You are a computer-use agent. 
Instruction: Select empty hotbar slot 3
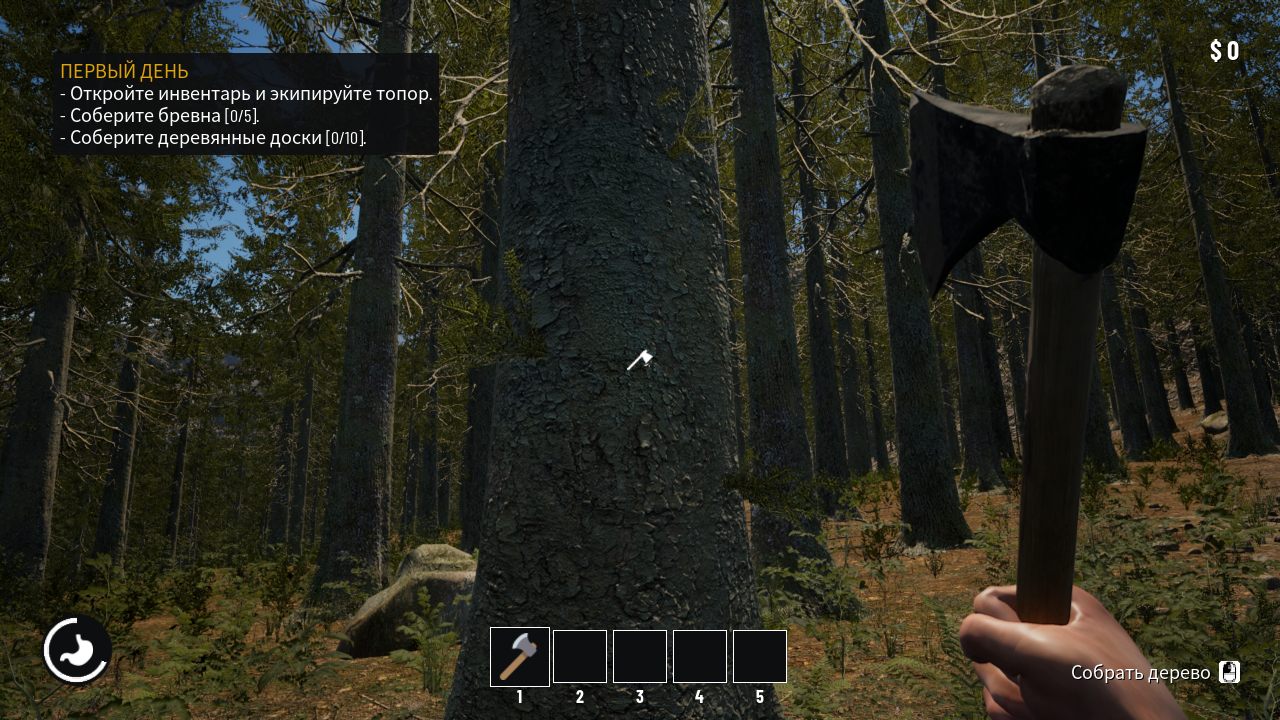pyautogui.click(x=640, y=656)
